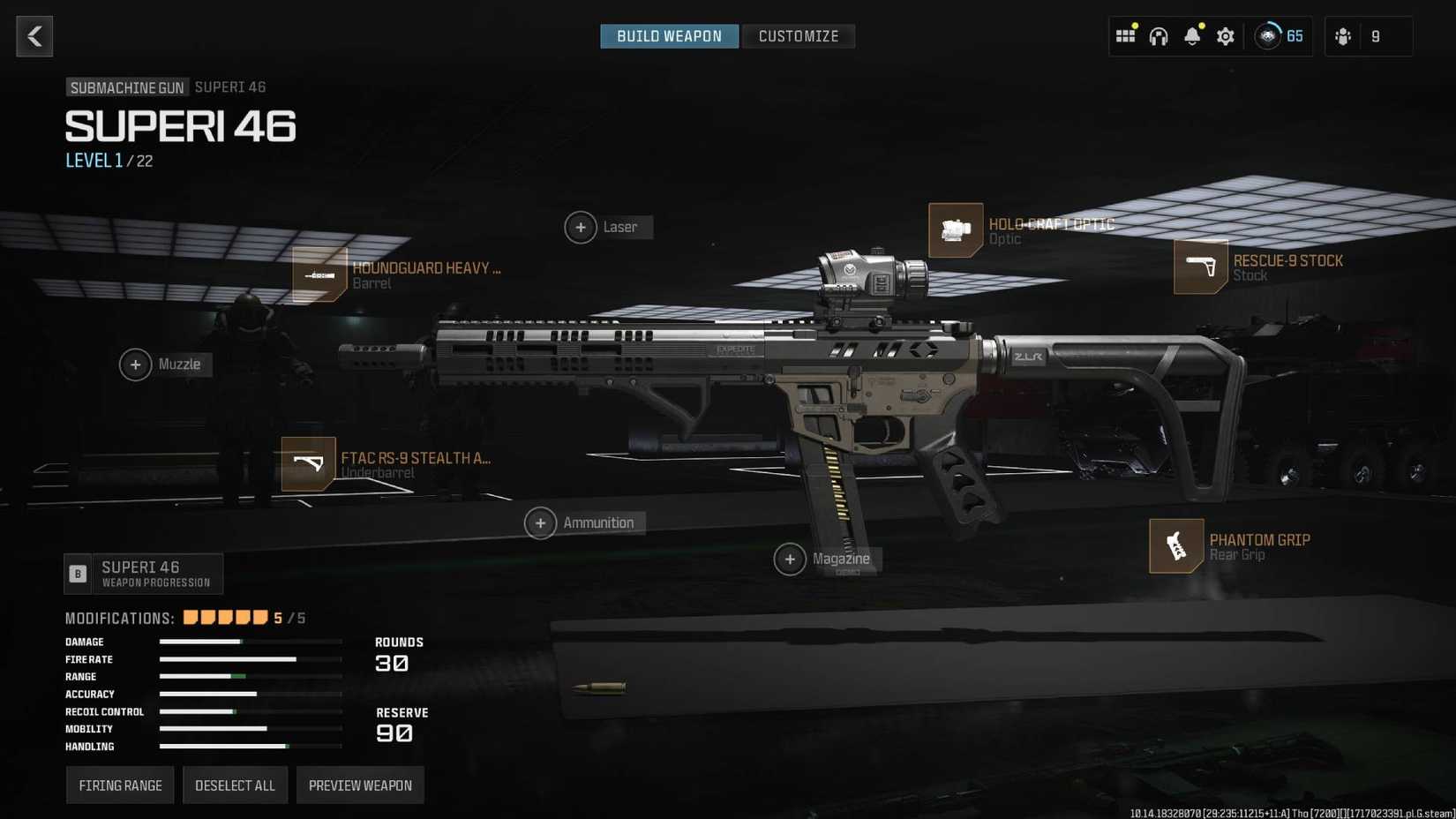The image size is (1456, 819).
Task: Open the settings gear icon
Action: (x=1225, y=36)
